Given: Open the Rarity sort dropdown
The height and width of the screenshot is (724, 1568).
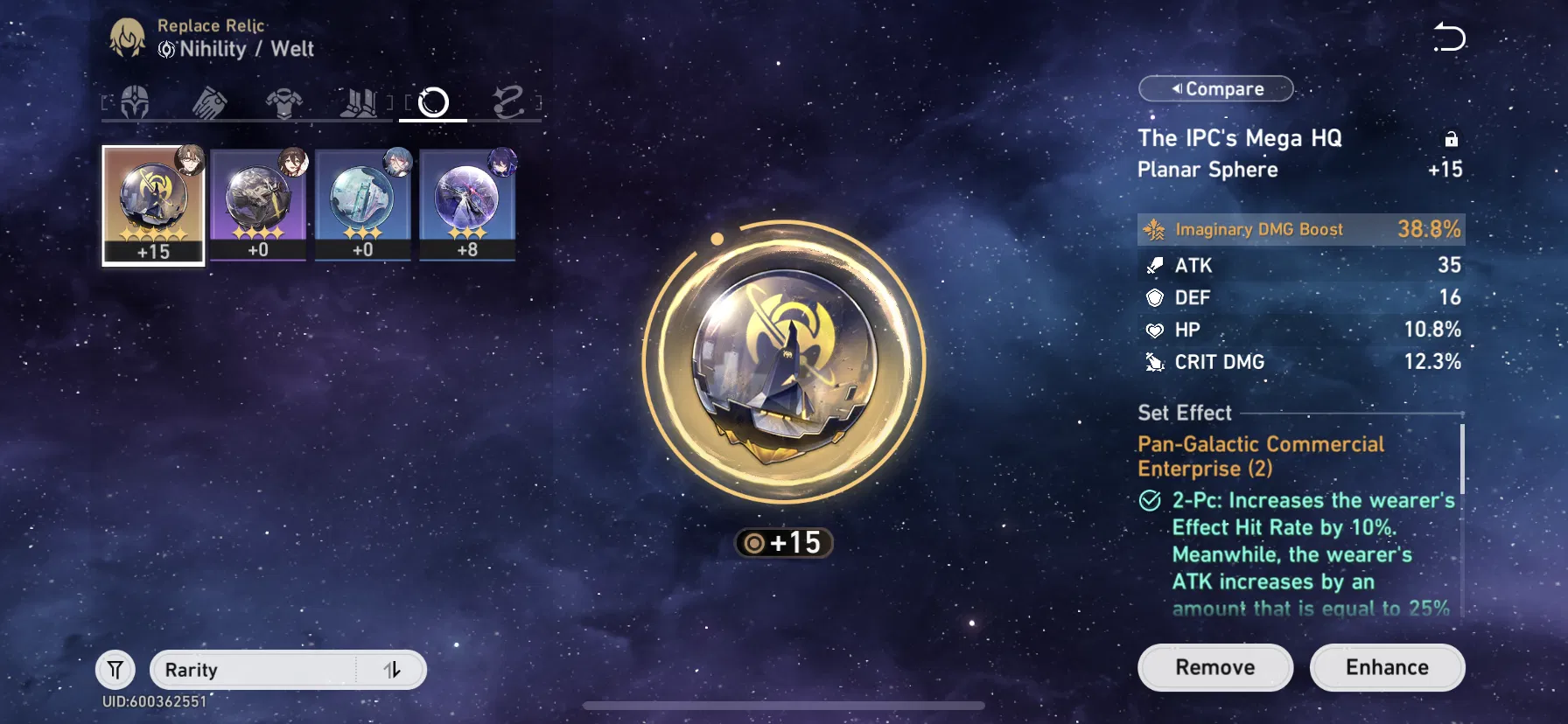Looking at the screenshot, I should click(254, 670).
